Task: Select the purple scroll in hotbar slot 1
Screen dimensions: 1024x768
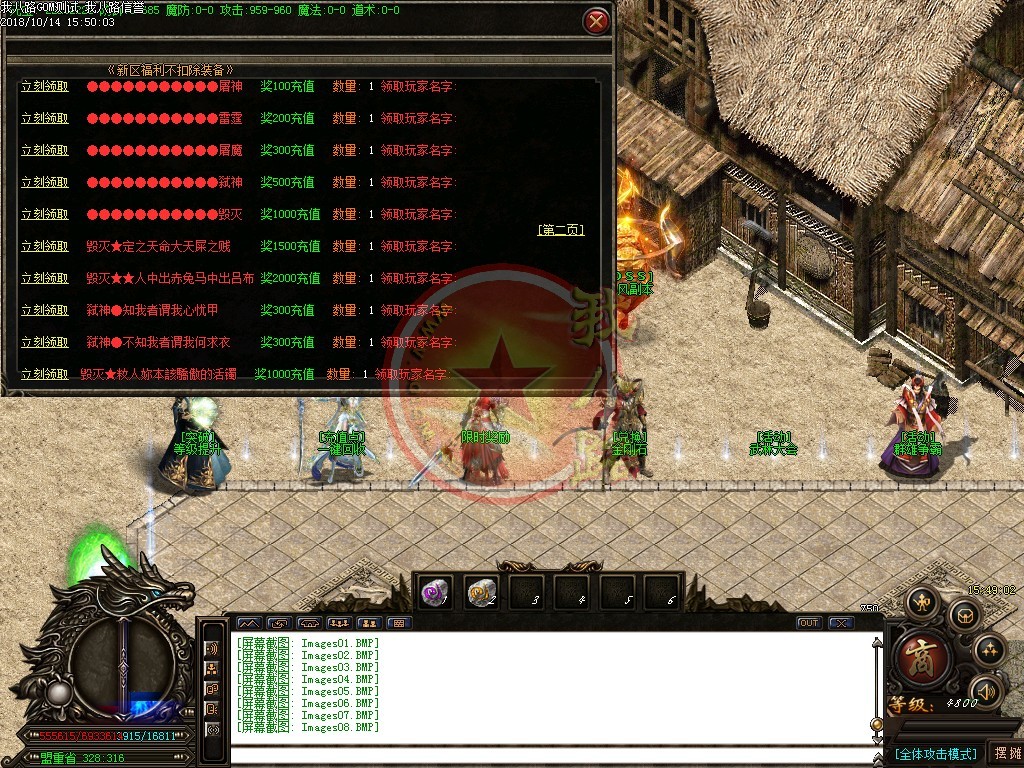Action: pos(433,591)
